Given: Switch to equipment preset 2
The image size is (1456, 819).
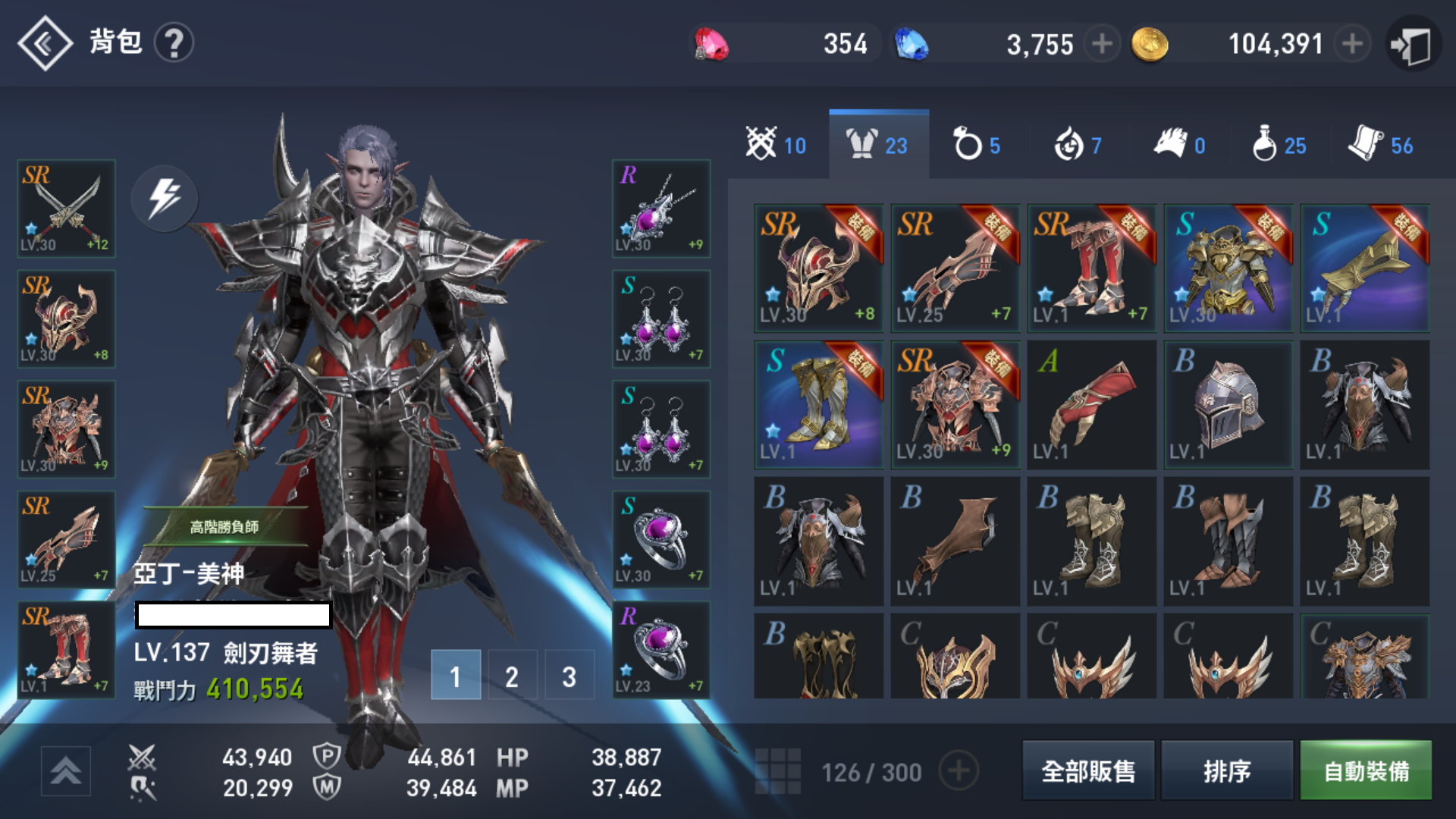Looking at the screenshot, I should point(512,675).
